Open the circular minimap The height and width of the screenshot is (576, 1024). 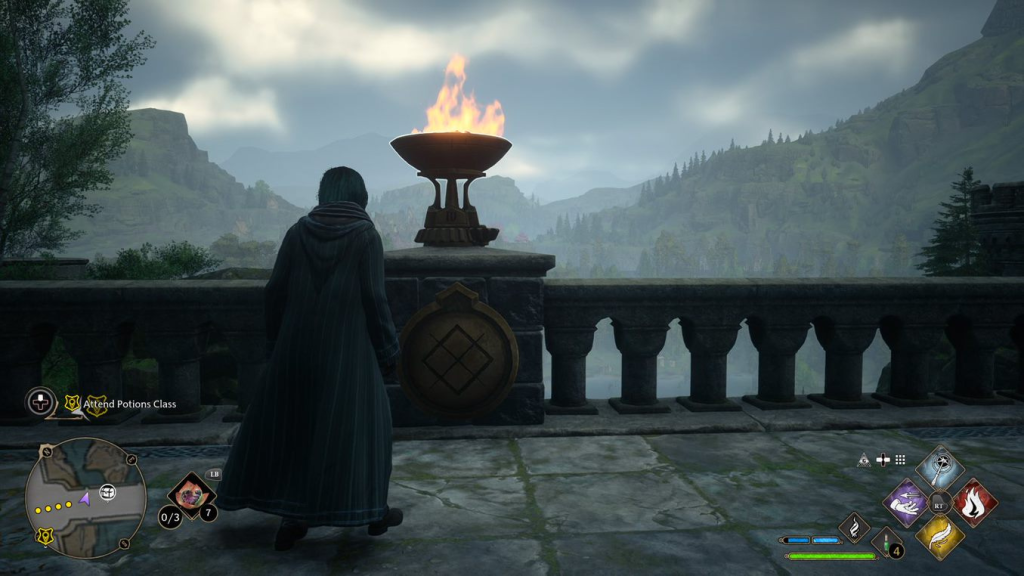pos(85,498)
